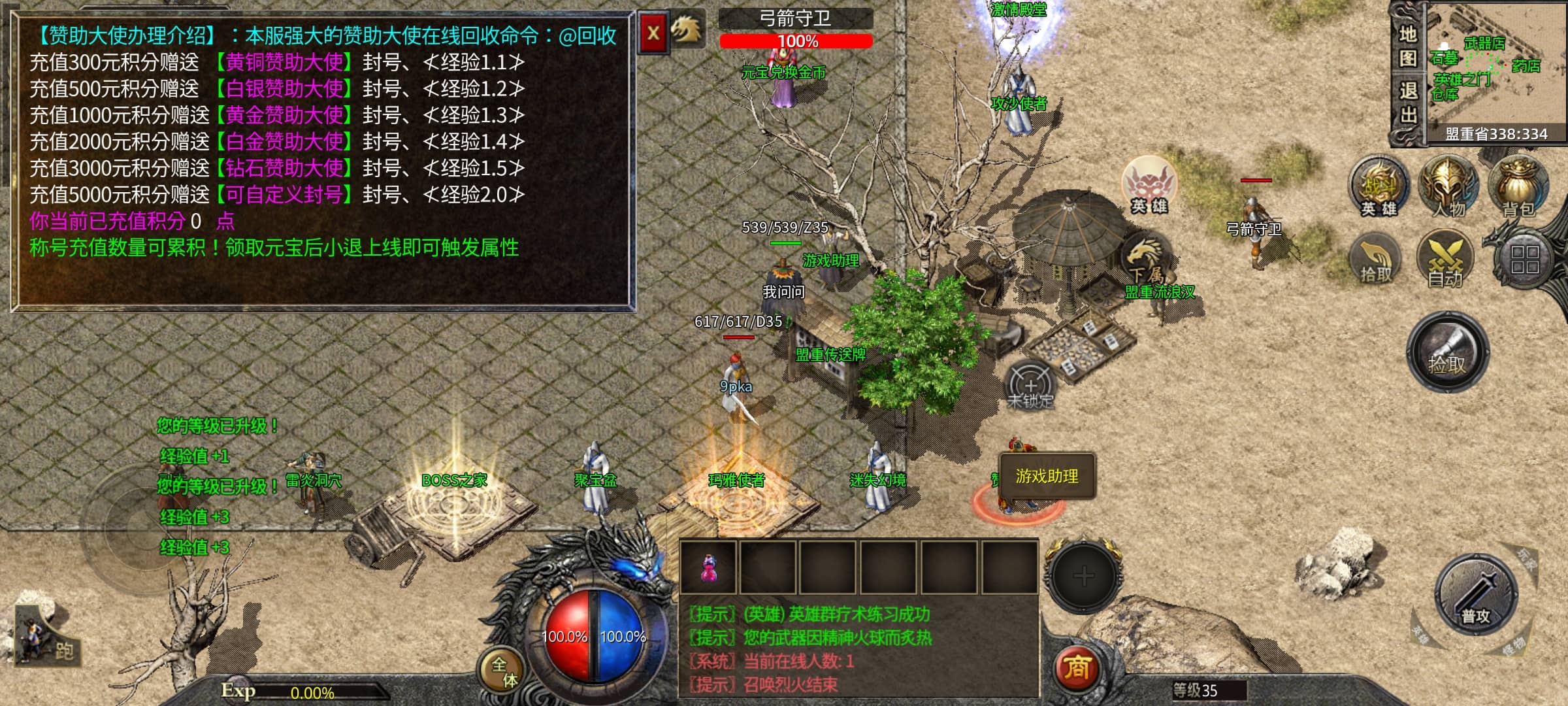Activate the large 捡取 gauntlet button

click(1447, 352)
